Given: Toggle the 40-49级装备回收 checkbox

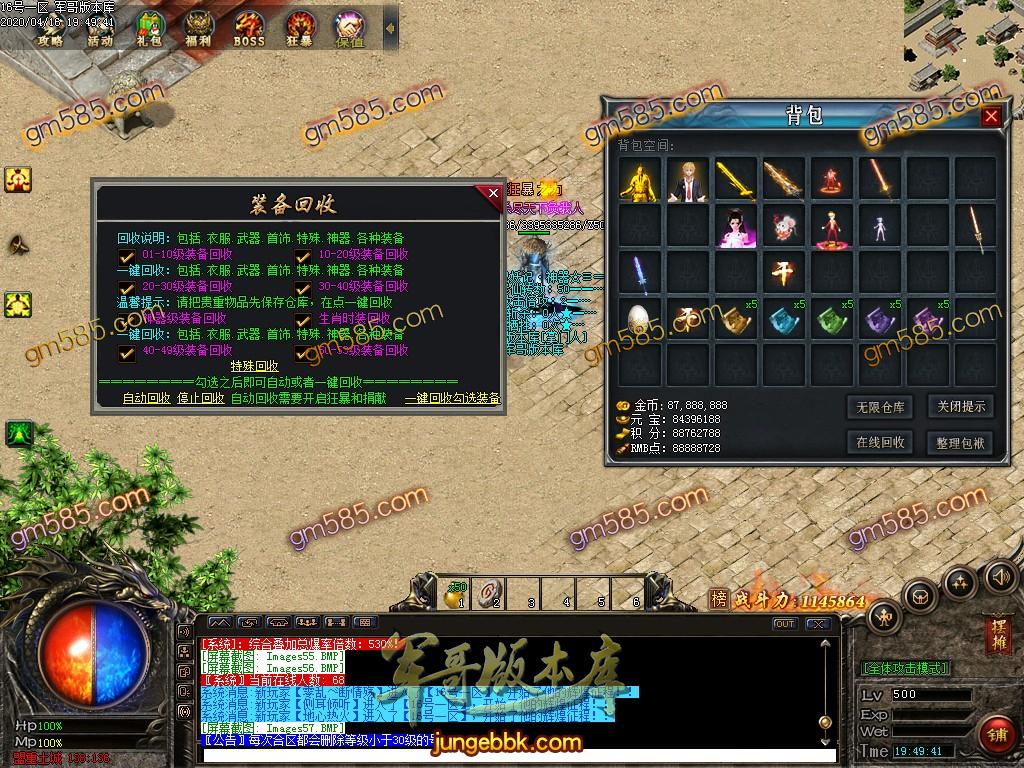Looking at the screenshot, I should 127,352.
